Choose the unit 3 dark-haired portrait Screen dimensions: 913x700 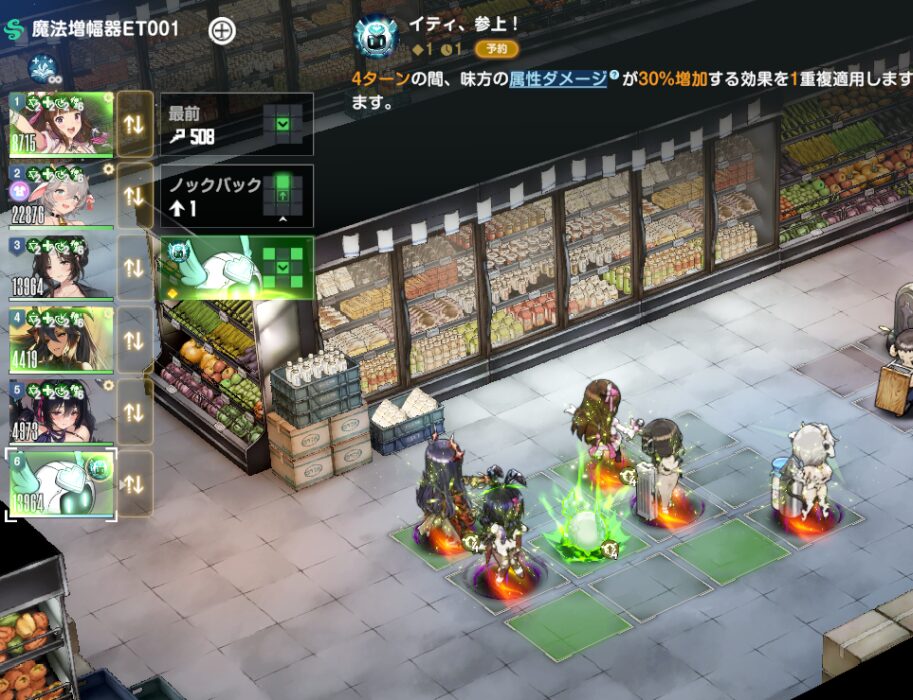pyautogui.click(x=60, y=267)
